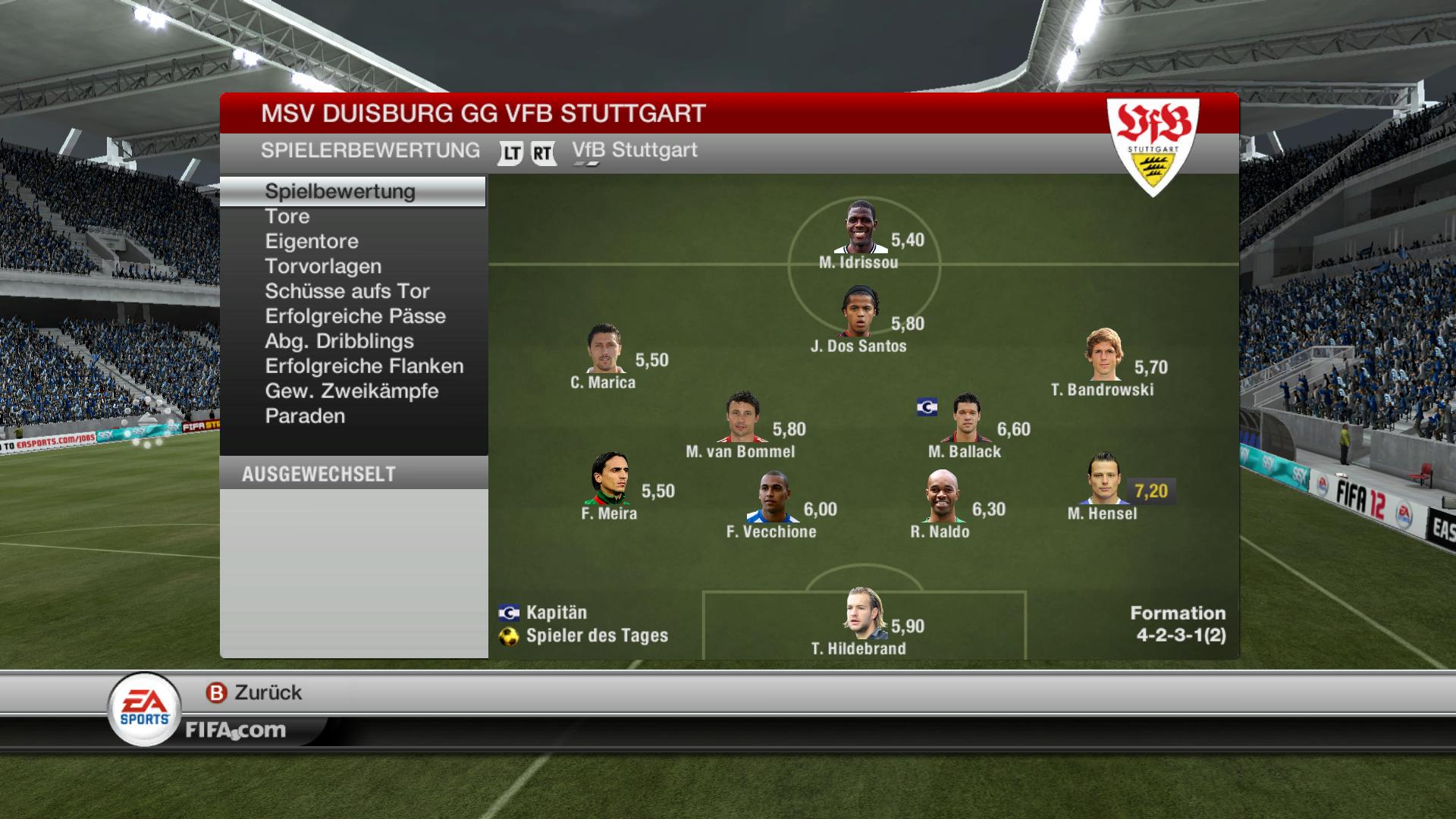Open the Eigentore stat entry
The width and height of the screenshot is (1456, 819).
312,241
